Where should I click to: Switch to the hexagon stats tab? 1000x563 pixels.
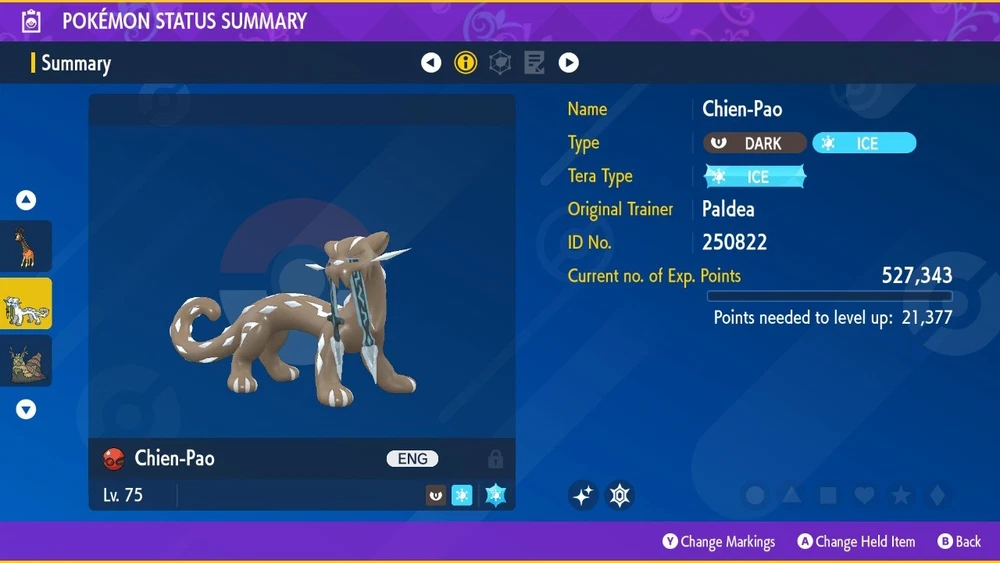[x=500, y=63]
